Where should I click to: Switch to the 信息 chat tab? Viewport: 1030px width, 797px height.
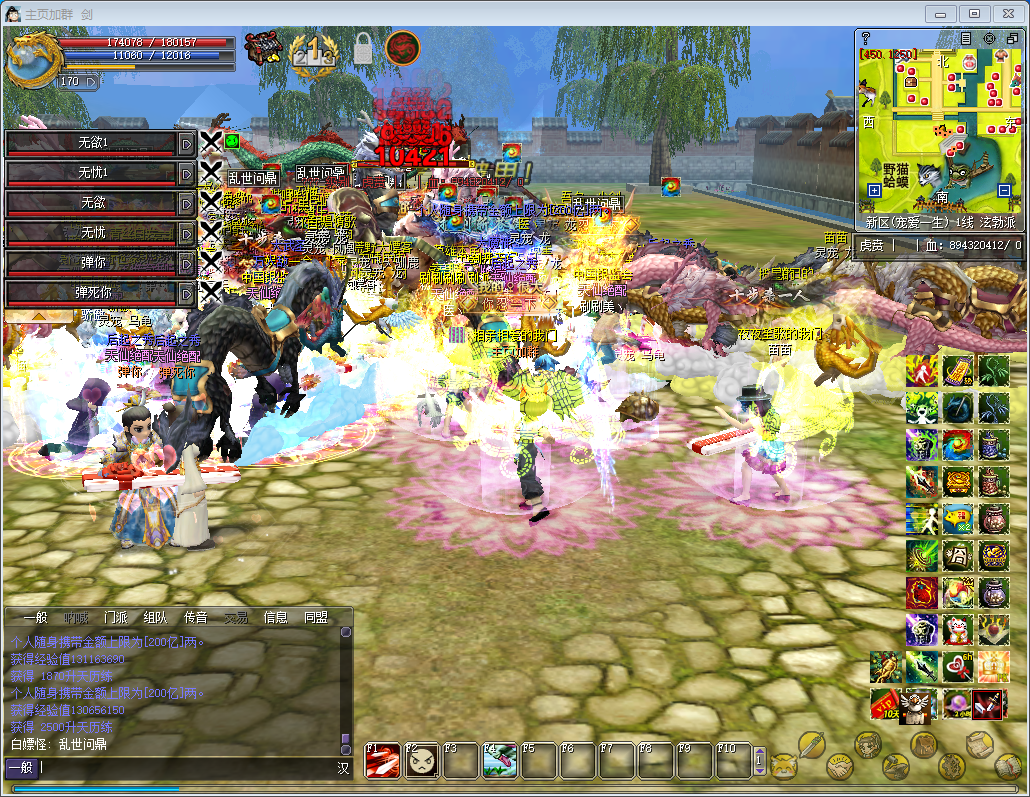(x=275, y=618)
